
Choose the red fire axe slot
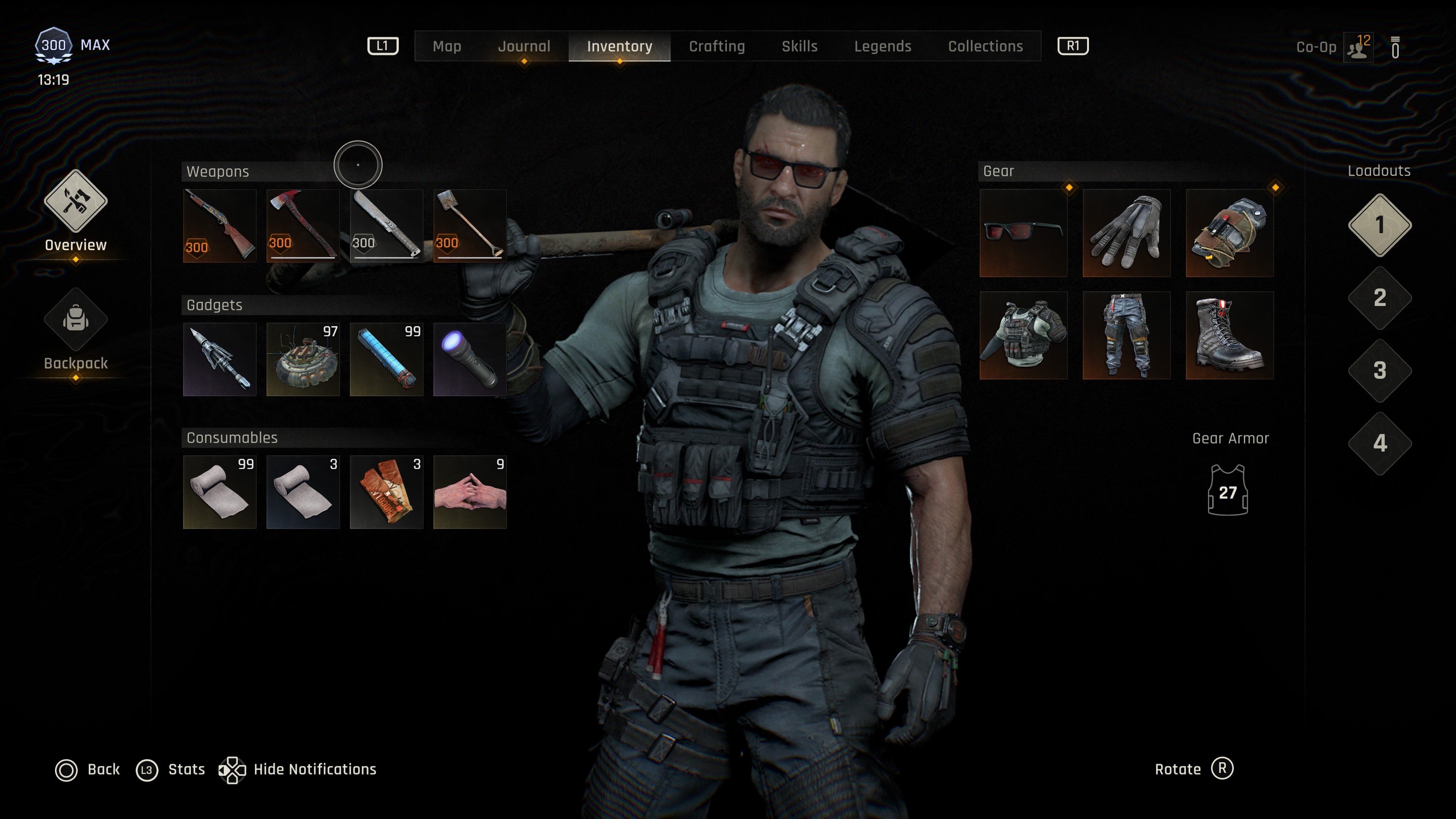[303, 226]
